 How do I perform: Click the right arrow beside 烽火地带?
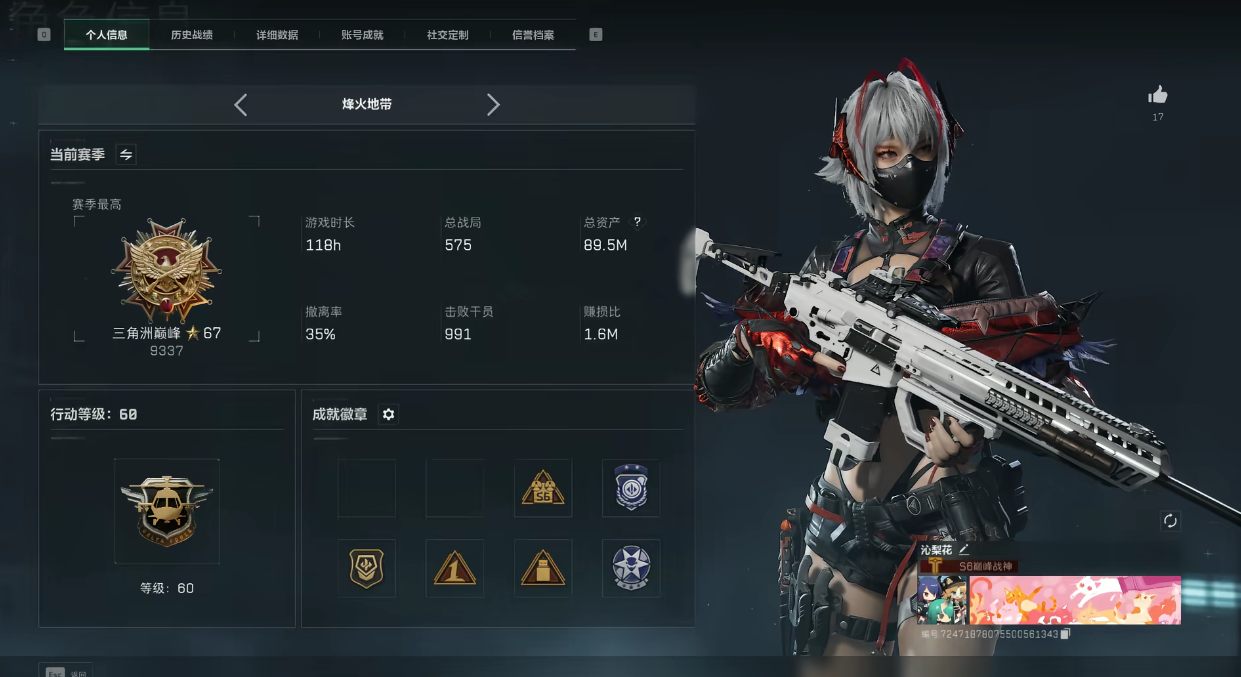click(493, 105)
